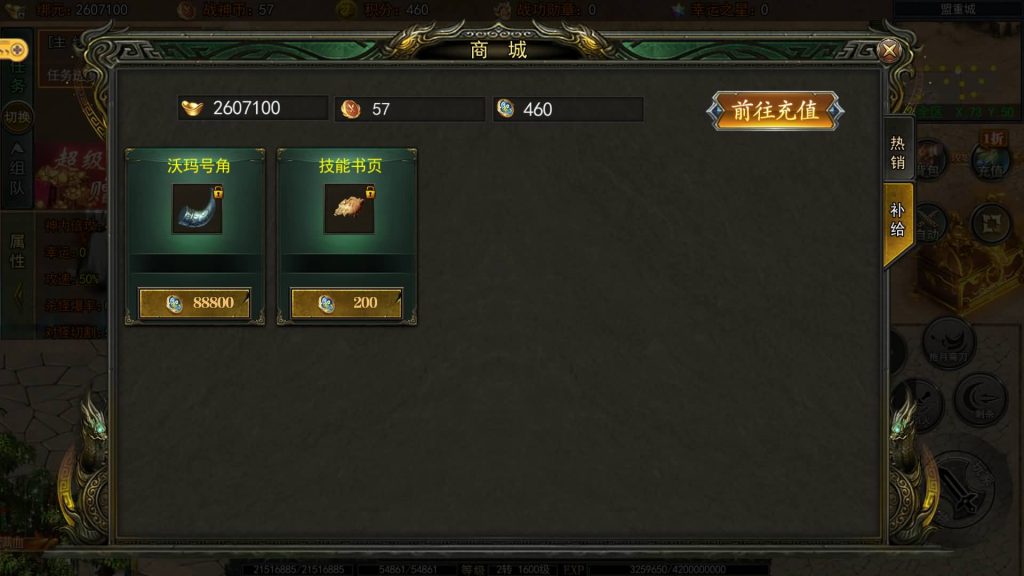This screenshot has height=576, width=1024.
Task: Select the 补给 tab
Action: (897, 219)
